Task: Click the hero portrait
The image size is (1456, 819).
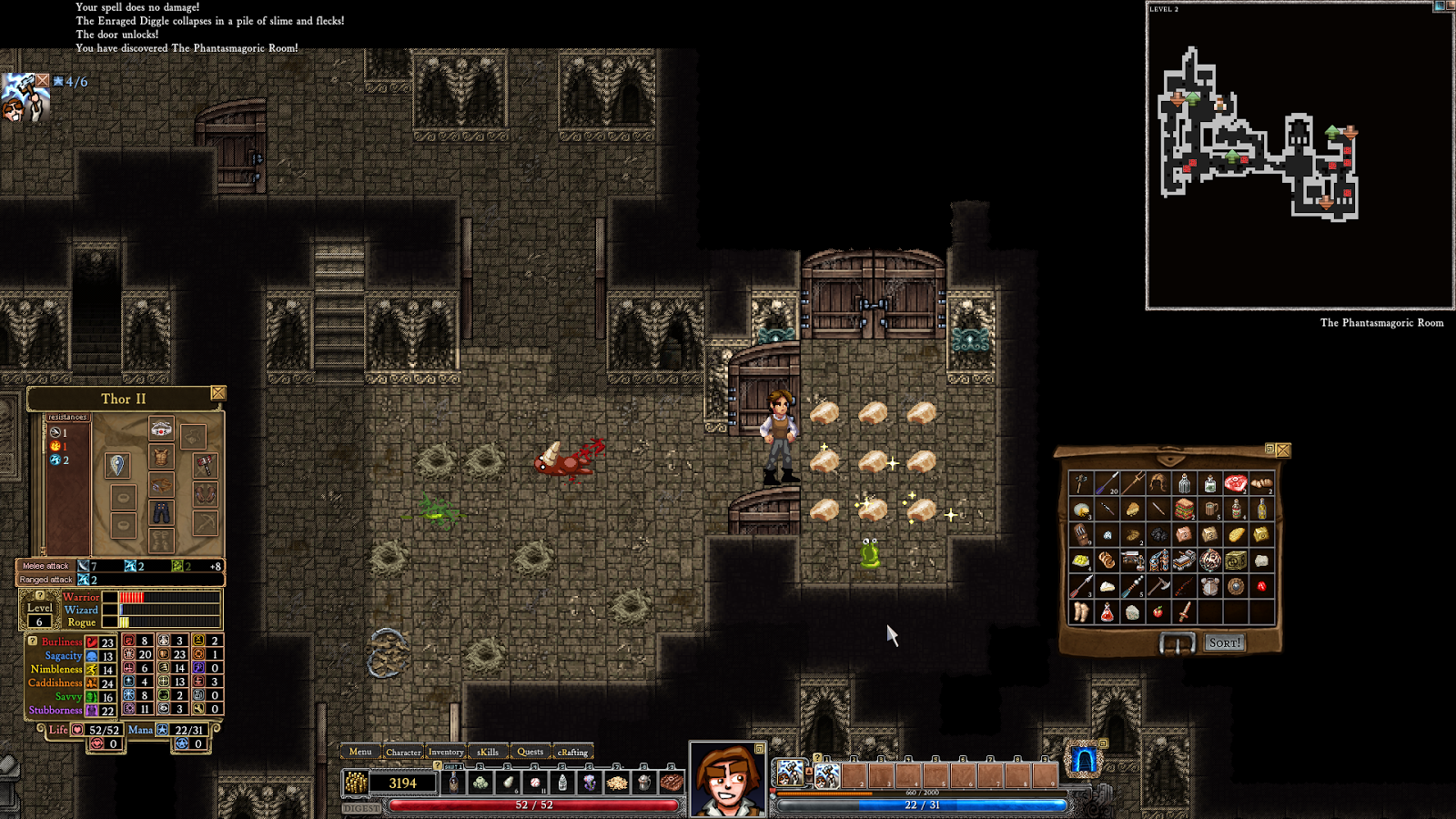Action: 727,781
